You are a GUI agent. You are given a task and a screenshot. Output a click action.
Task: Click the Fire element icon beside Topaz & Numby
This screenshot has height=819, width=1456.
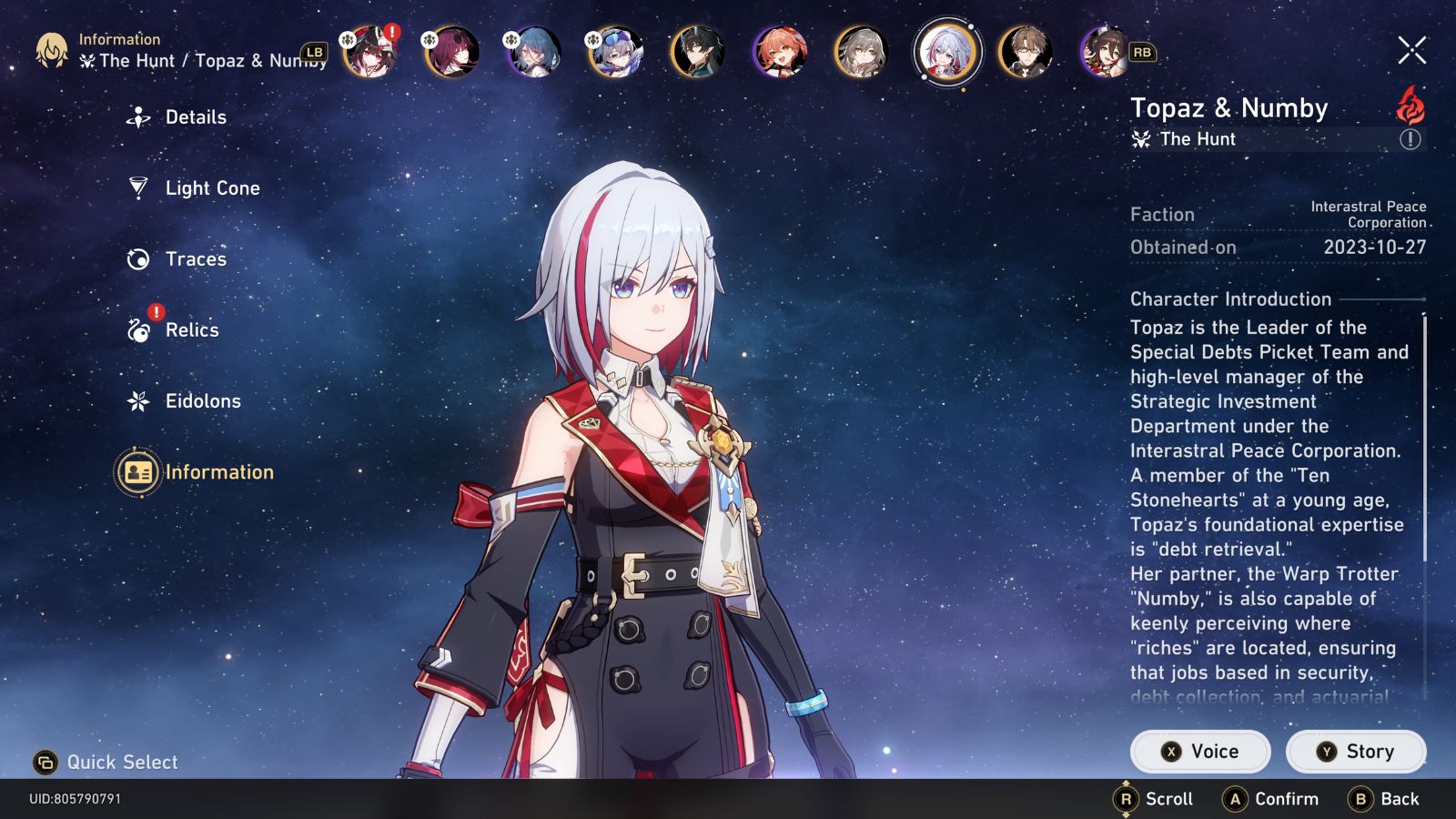1409,106
